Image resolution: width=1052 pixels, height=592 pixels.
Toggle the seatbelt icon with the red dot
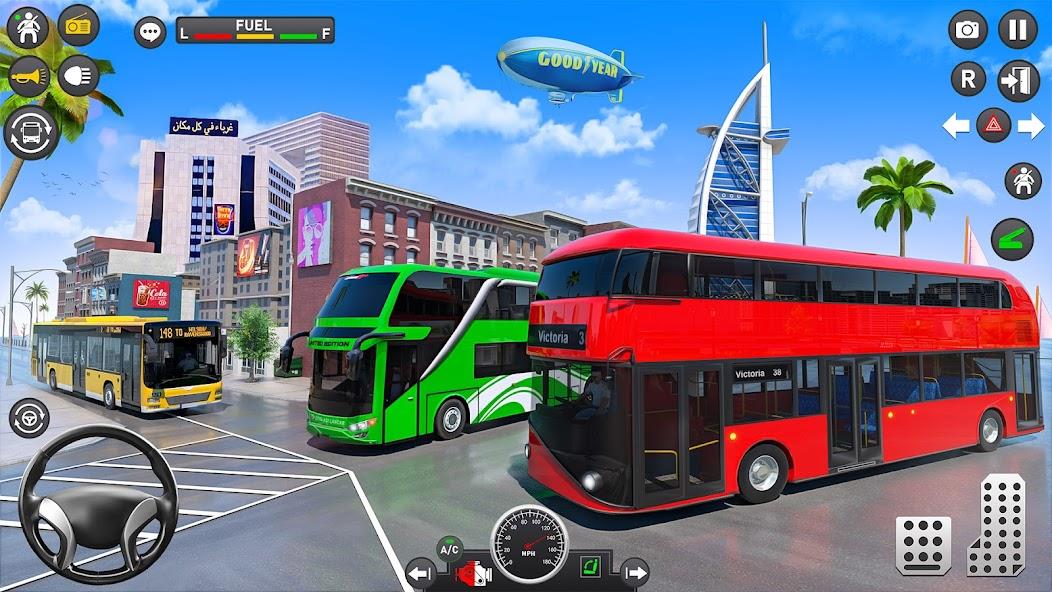(1022, 181)
